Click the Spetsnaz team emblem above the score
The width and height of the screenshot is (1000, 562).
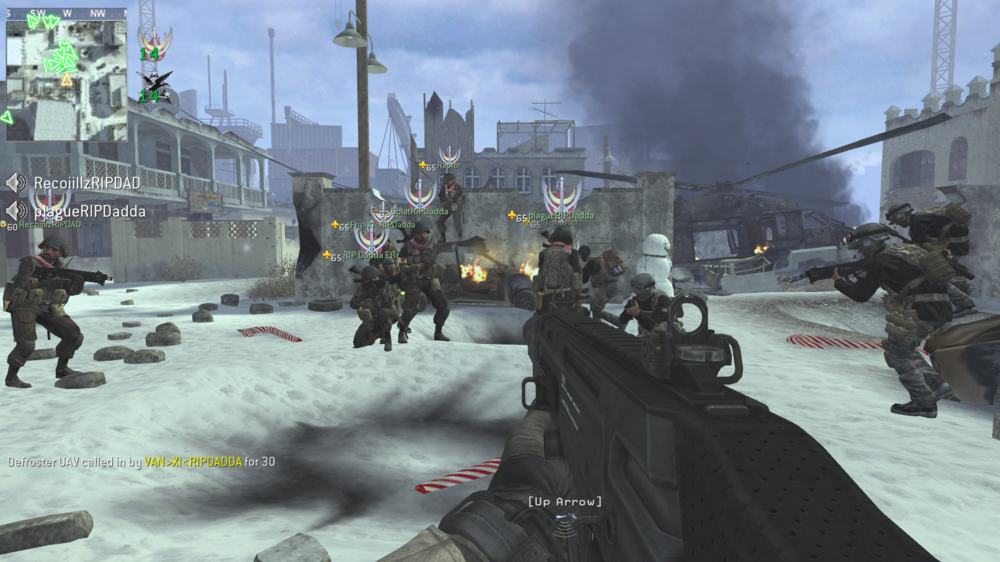[153, 41]
